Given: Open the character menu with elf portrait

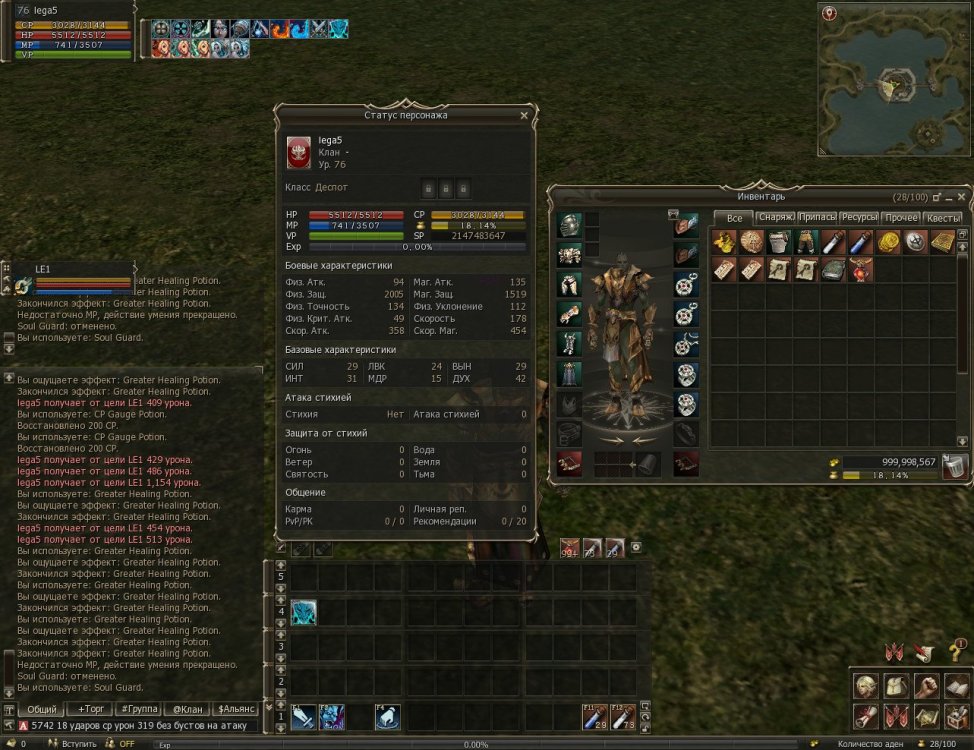Looking at the screenshot, I should coord(866,686).
